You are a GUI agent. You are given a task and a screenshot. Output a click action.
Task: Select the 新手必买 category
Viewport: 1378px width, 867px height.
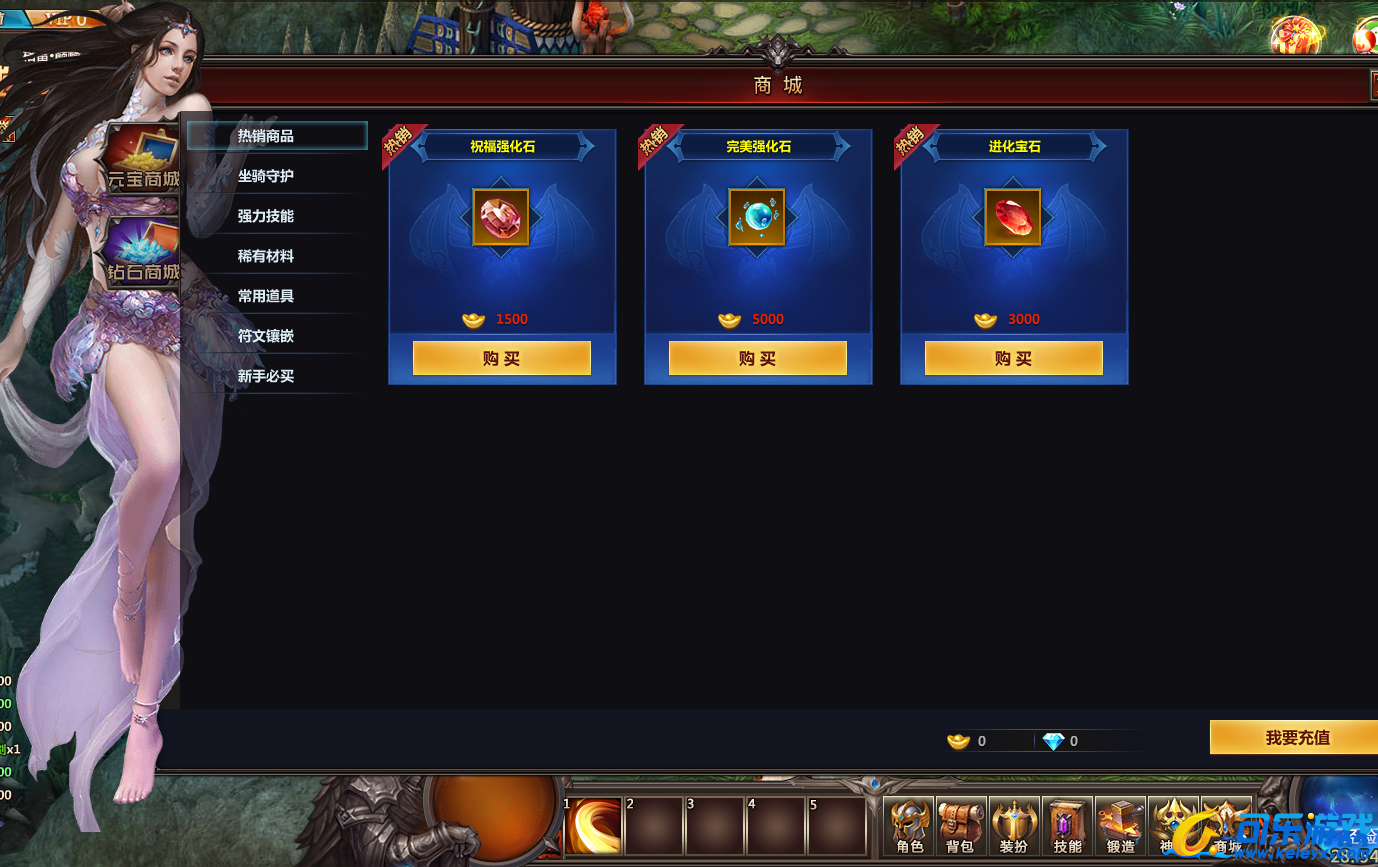tap(266, 376)
